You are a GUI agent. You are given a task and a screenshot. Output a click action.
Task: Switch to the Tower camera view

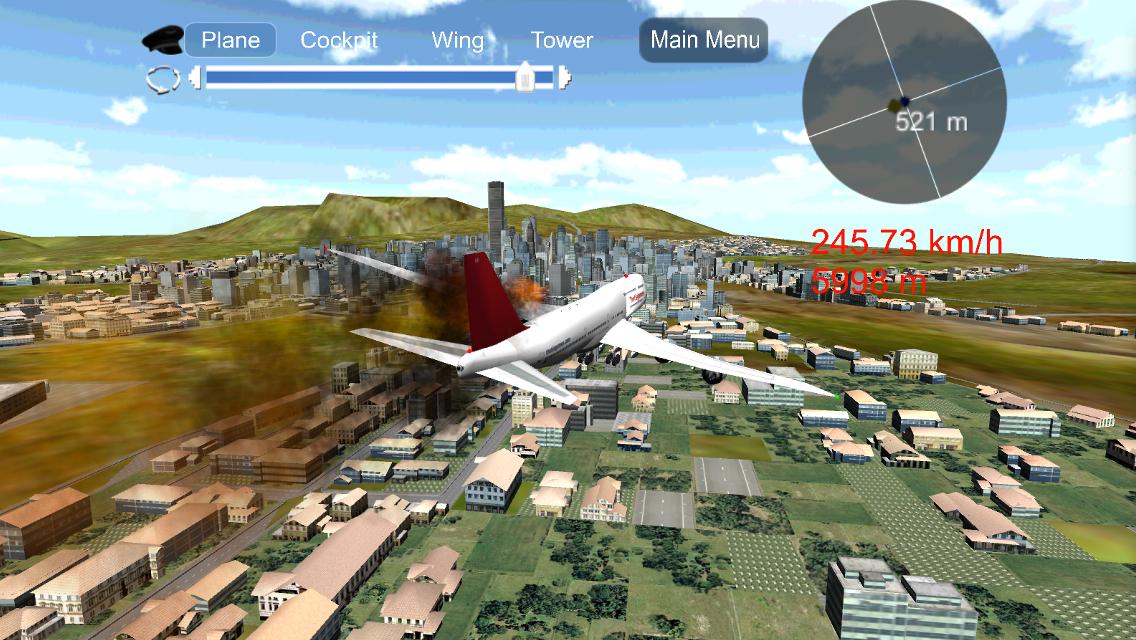pyautogui.click(x=562, y=40)
